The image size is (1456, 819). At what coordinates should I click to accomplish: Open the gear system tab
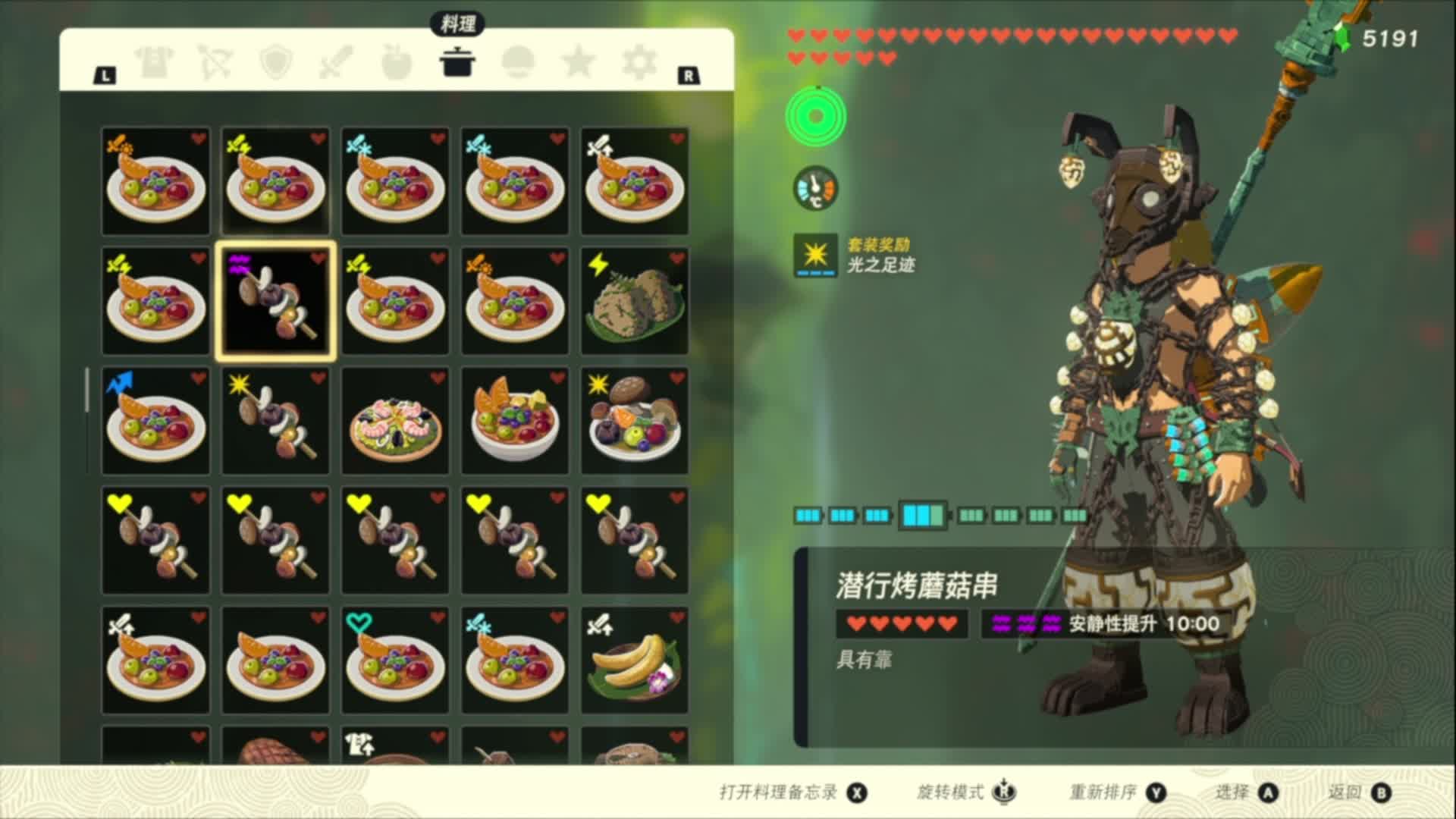click(639, 62)
